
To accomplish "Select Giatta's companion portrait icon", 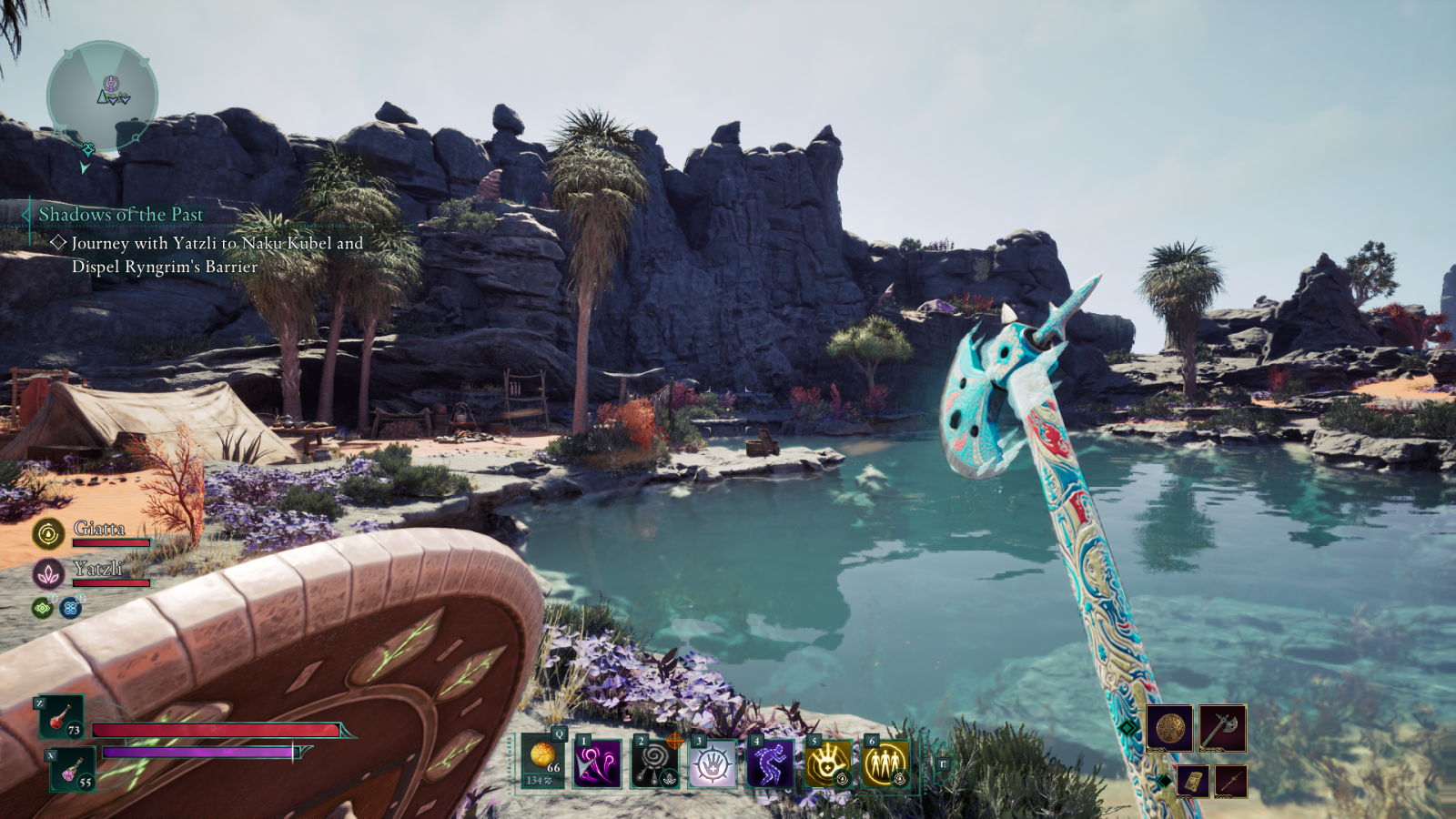I will click(48, 533).
